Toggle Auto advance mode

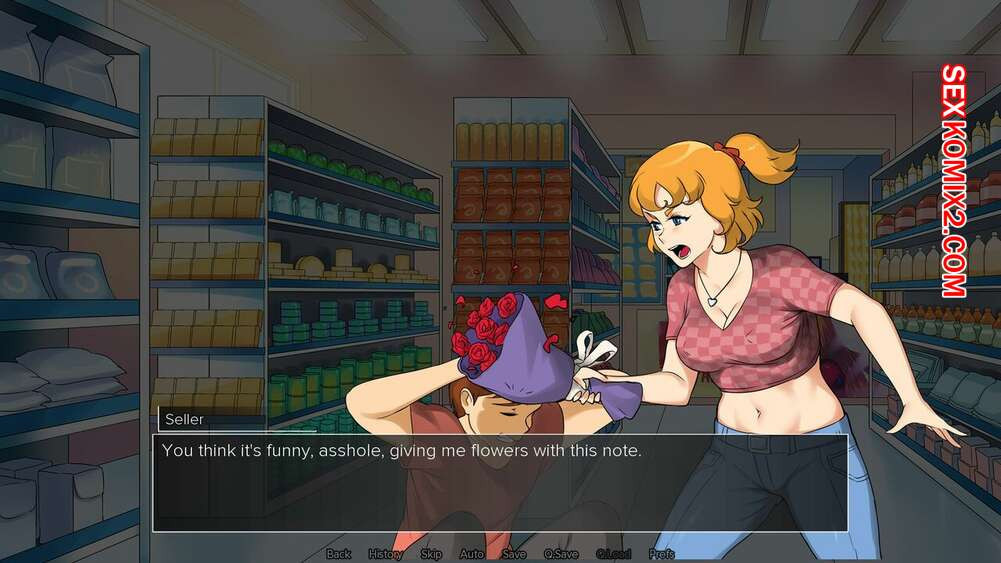coord(471,554)
